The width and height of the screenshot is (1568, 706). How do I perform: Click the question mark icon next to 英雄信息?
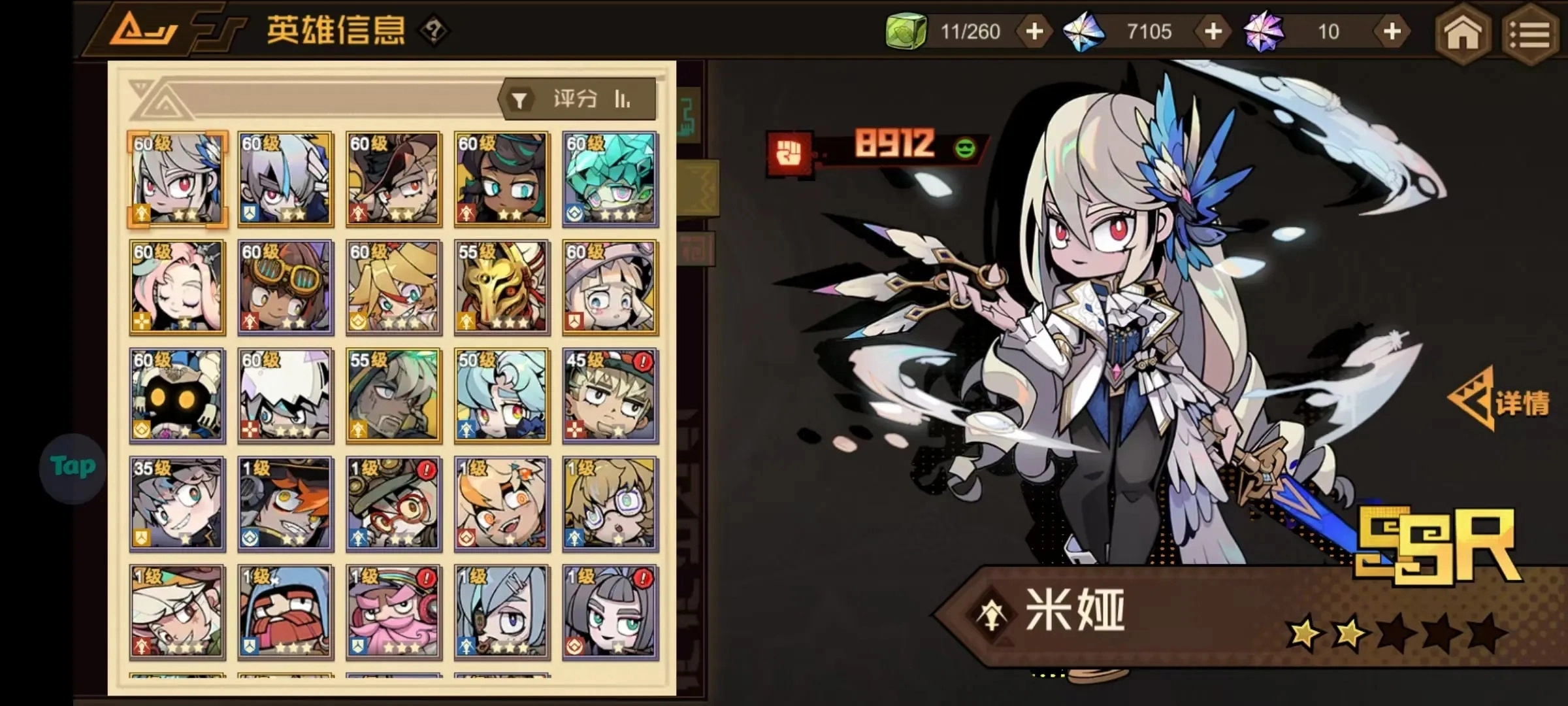click(434, 29)
